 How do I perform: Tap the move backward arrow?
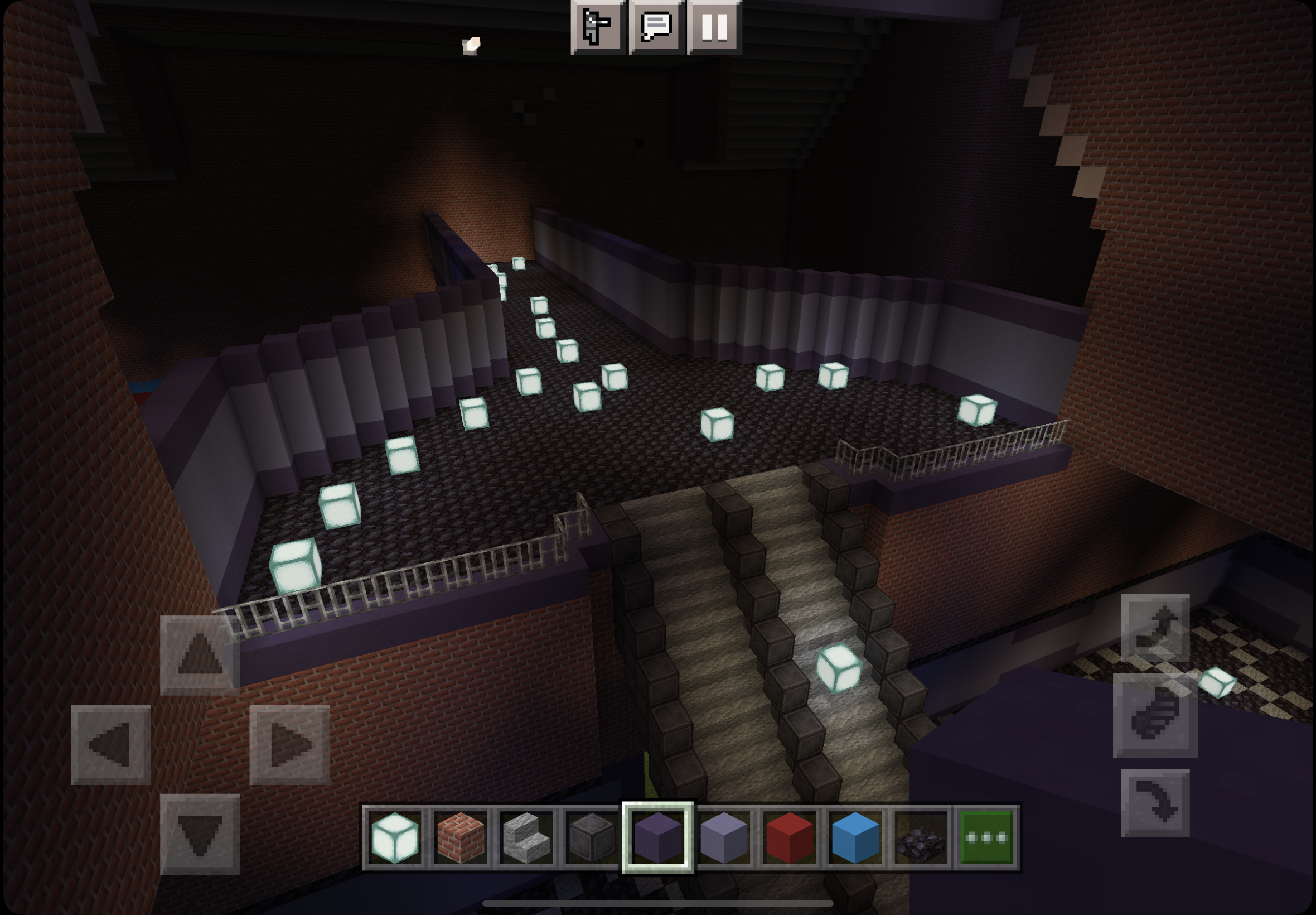[x=200, y=834]
